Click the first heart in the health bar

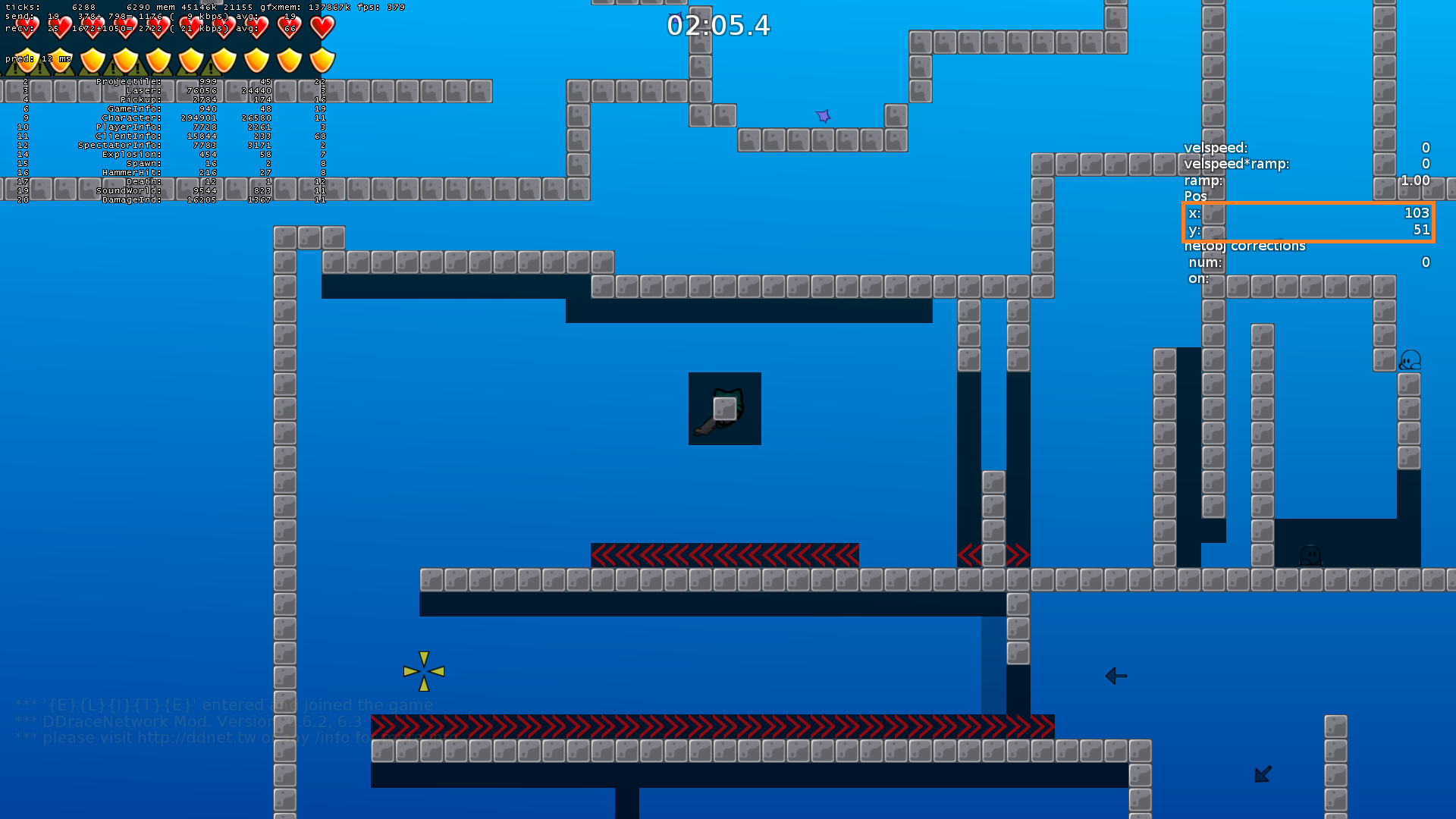27,27
